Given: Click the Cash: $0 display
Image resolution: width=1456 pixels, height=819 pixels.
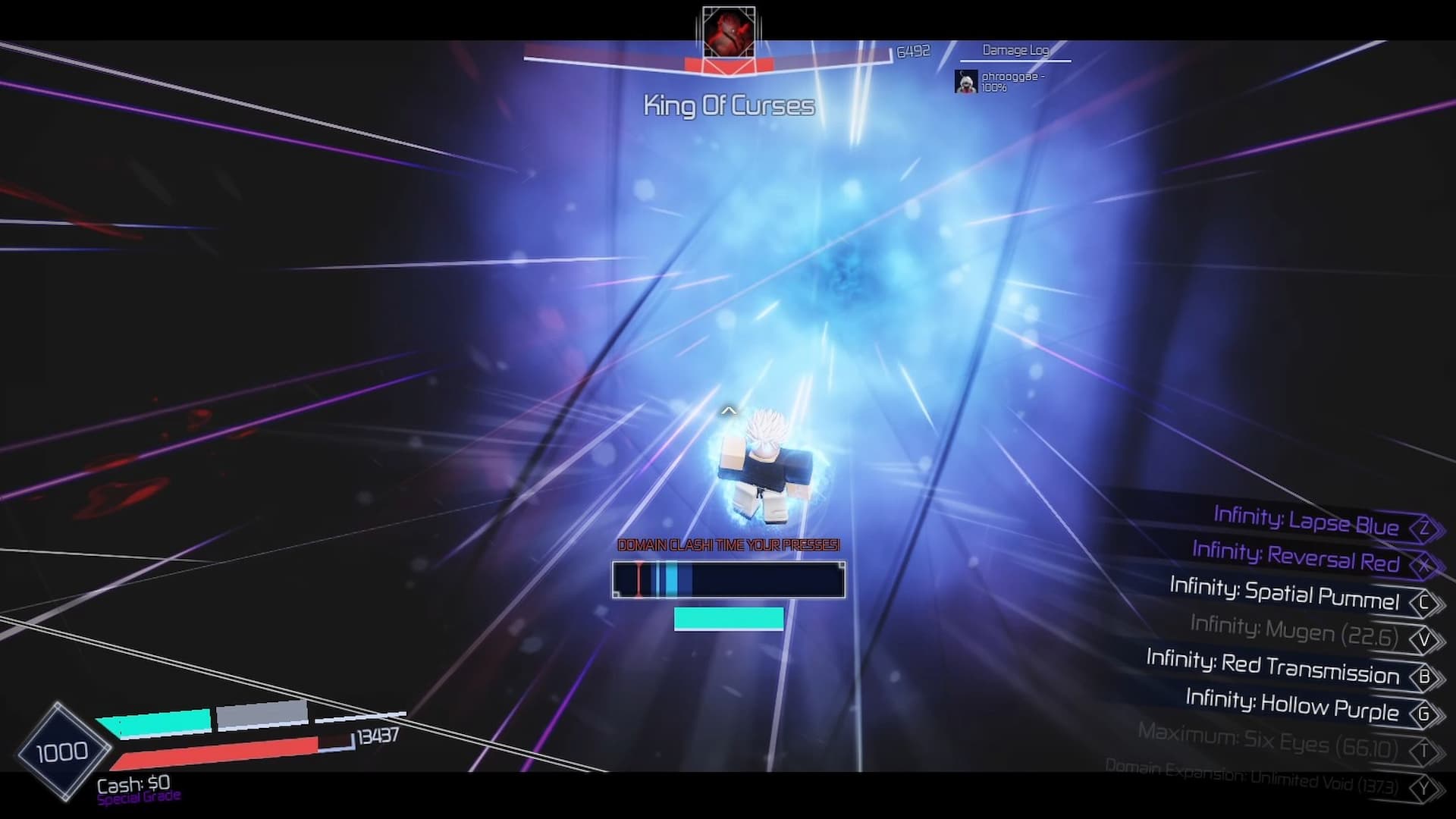Looking at the screenshot, I should pyautogui.click(x=133, y=786).
